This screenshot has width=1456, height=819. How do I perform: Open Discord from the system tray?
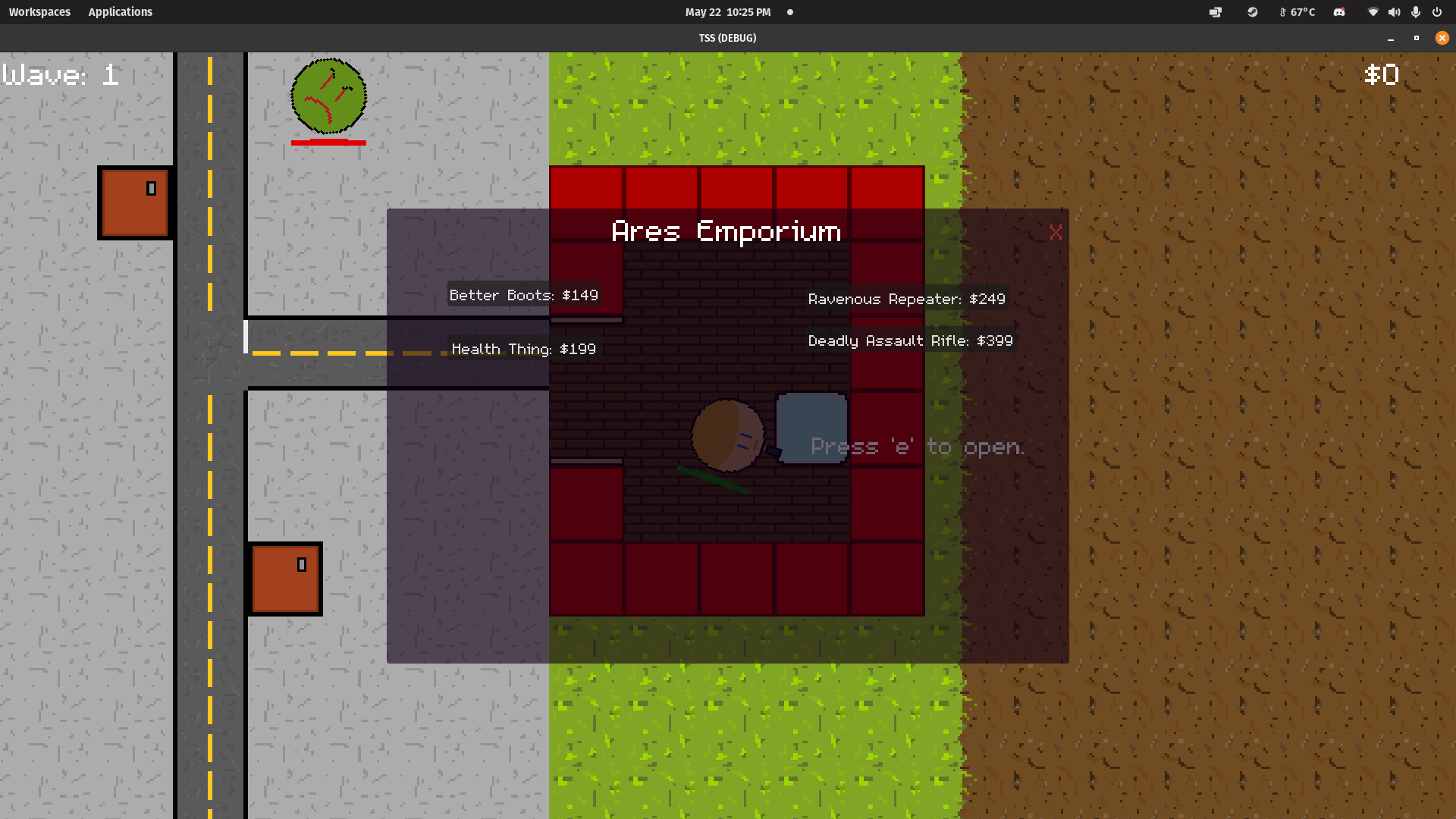[x=1339, y=12]
